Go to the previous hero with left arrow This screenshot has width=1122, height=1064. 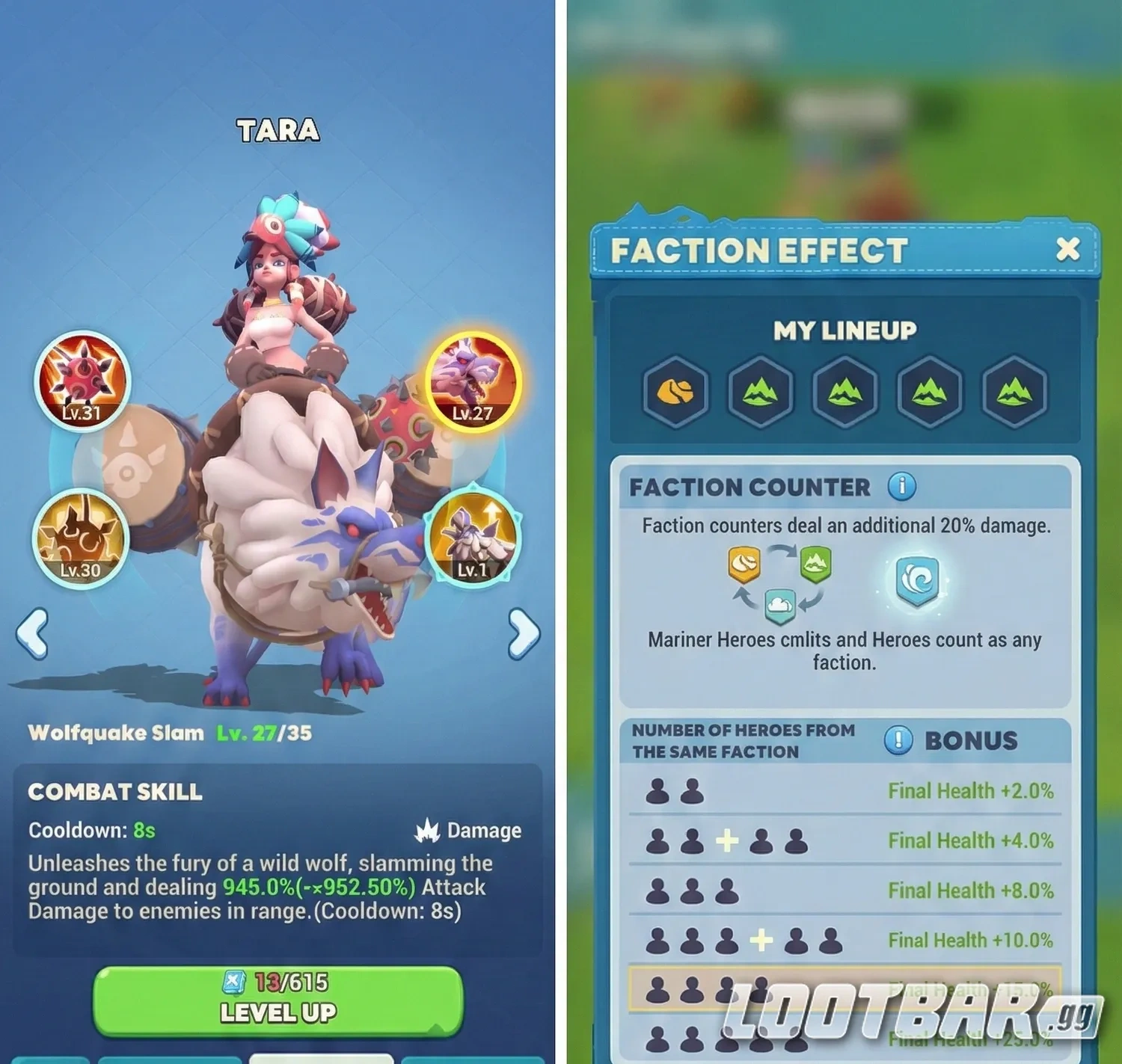click(x=32, y=633)
